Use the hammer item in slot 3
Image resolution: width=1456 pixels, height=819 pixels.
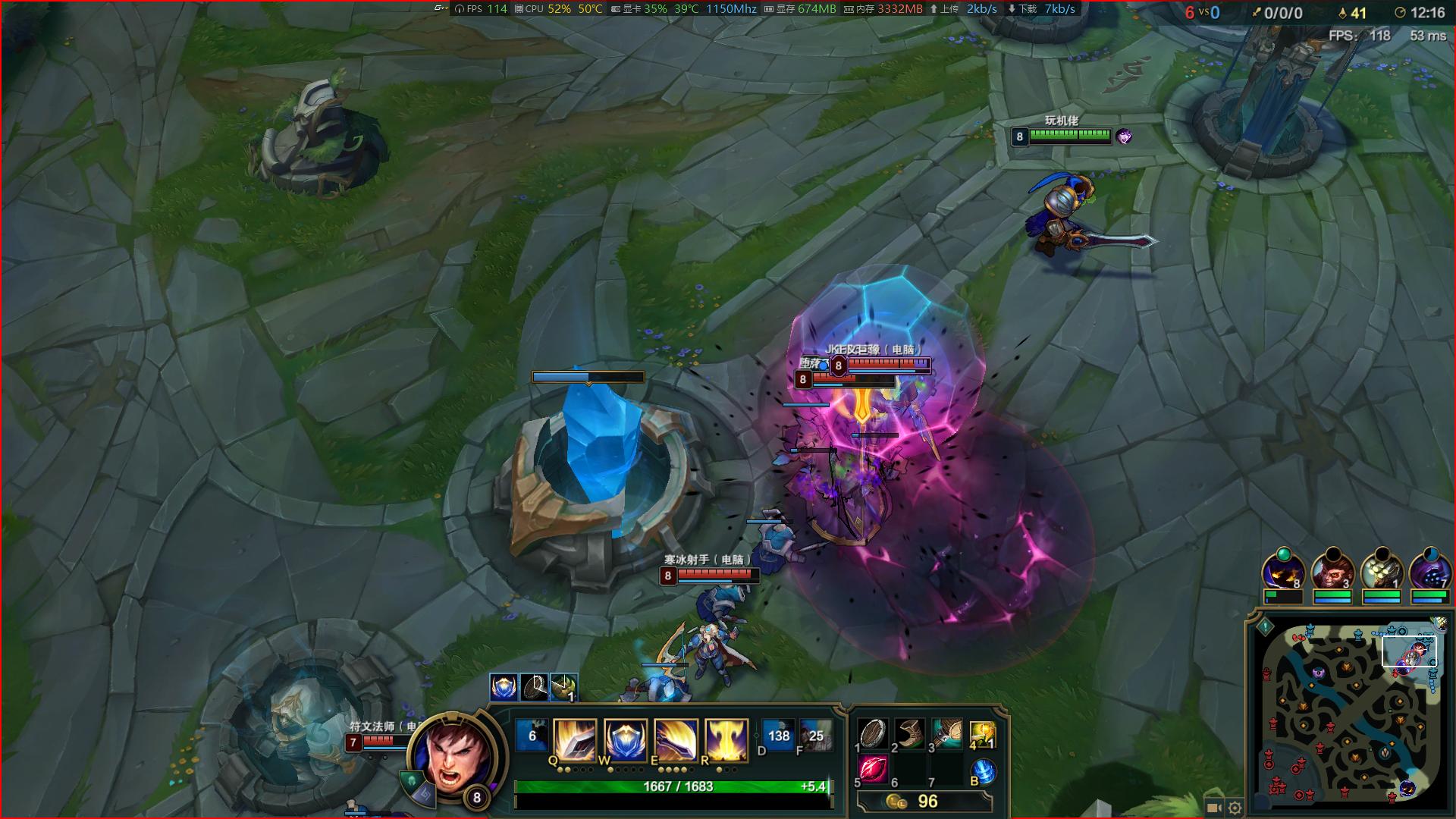coord(946,733)
